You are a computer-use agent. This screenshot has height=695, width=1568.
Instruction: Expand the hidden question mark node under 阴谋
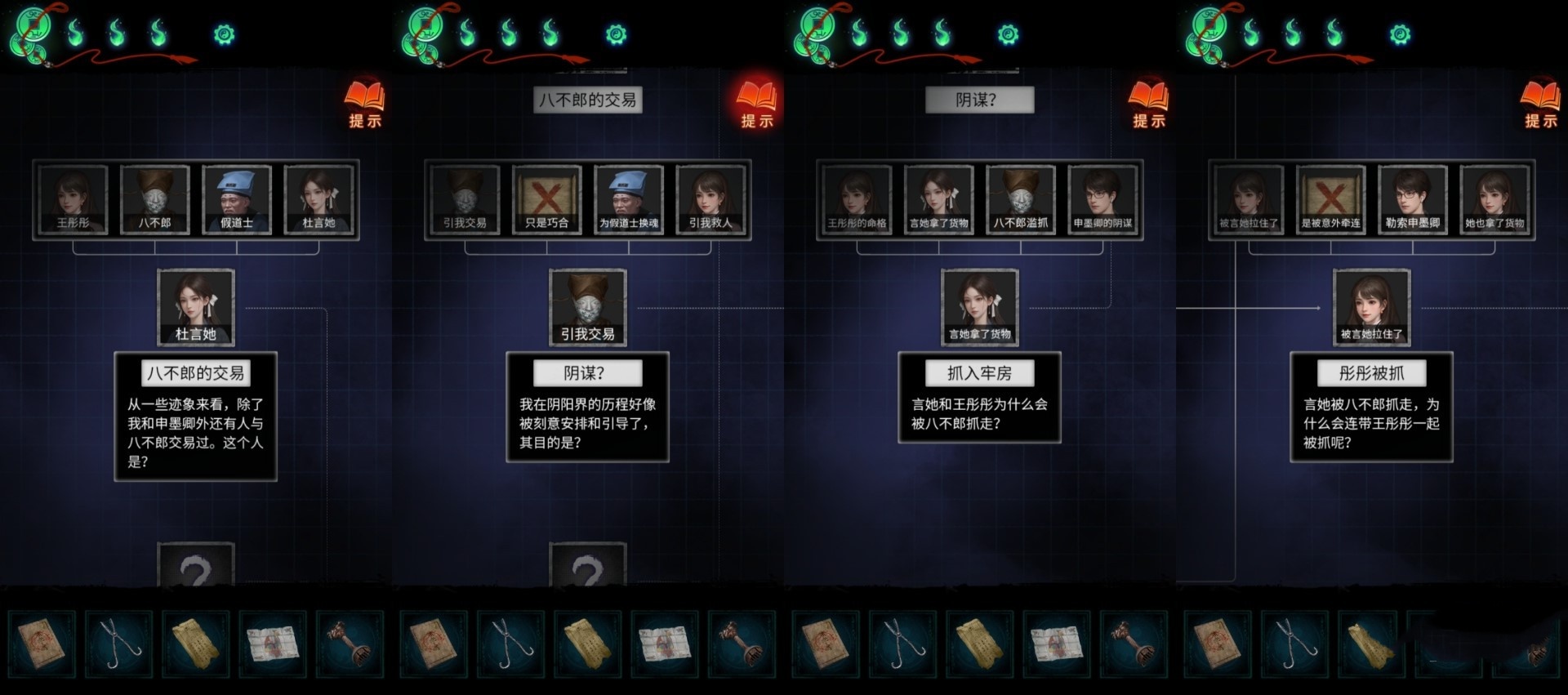pyautogui.click(x=589, y=566)
